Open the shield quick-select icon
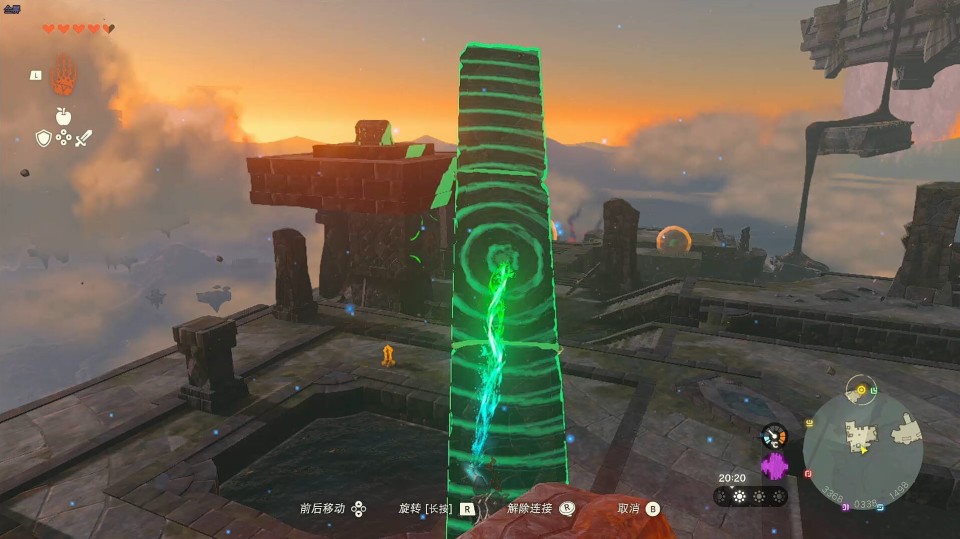 pos(43,138)
